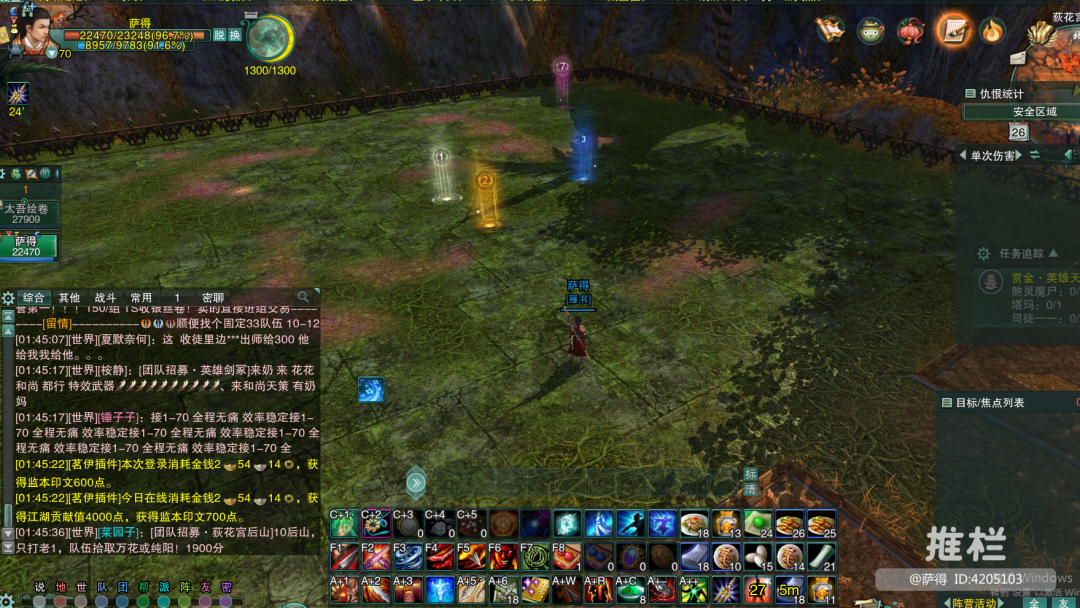Open the chat search magnifier
This screenshot has height=608, width=1080.
[304, 297]
